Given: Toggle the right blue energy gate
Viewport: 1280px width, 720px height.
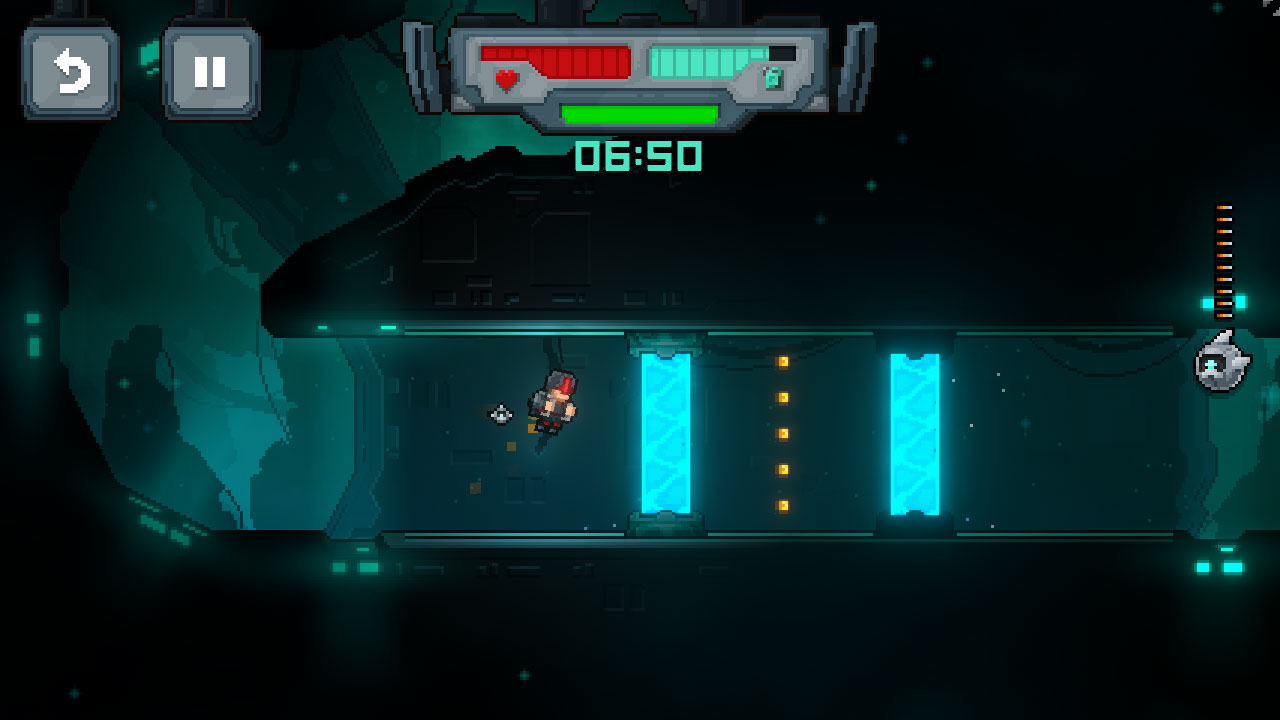Looking at the screenshot, I should click(x=913, y=435).
